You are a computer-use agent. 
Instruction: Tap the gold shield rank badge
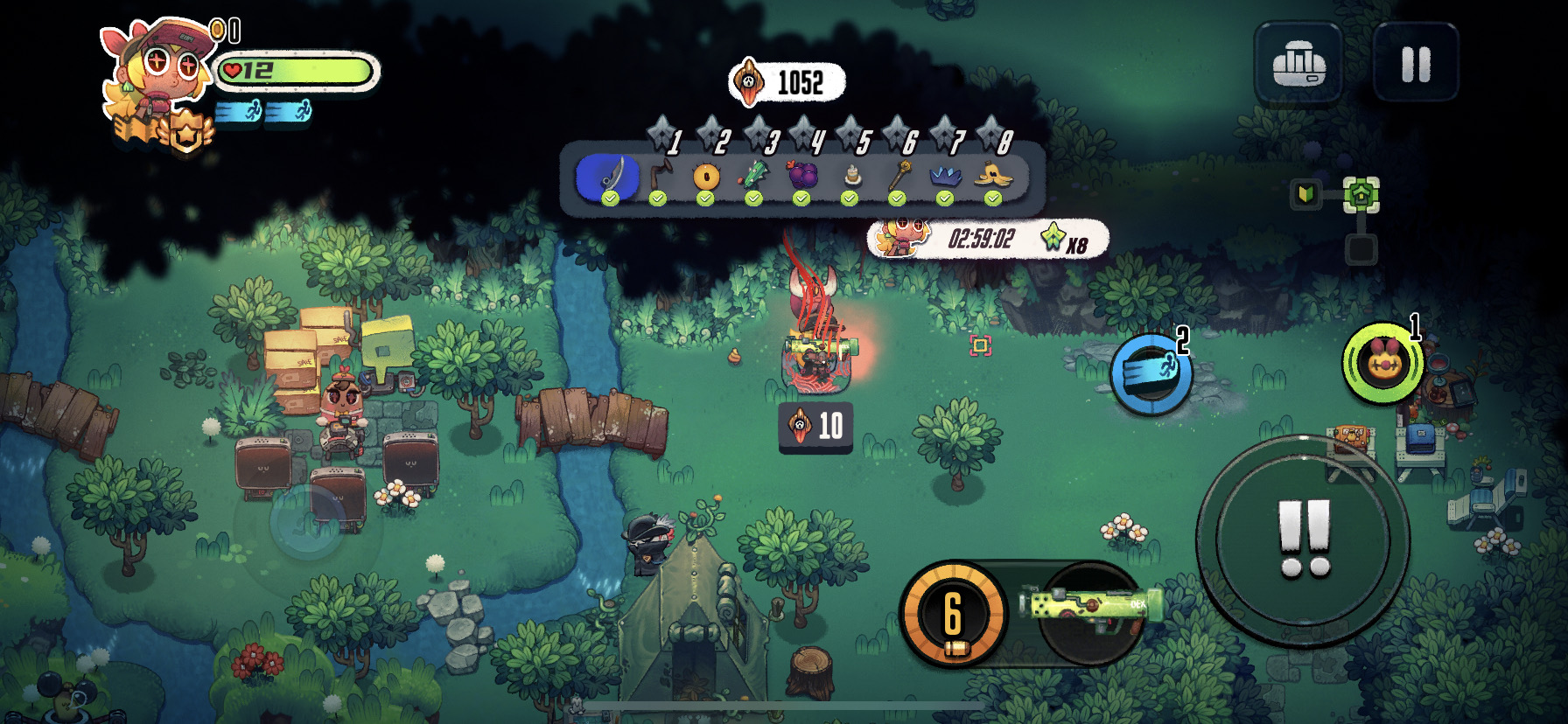[x=186, y=133]
